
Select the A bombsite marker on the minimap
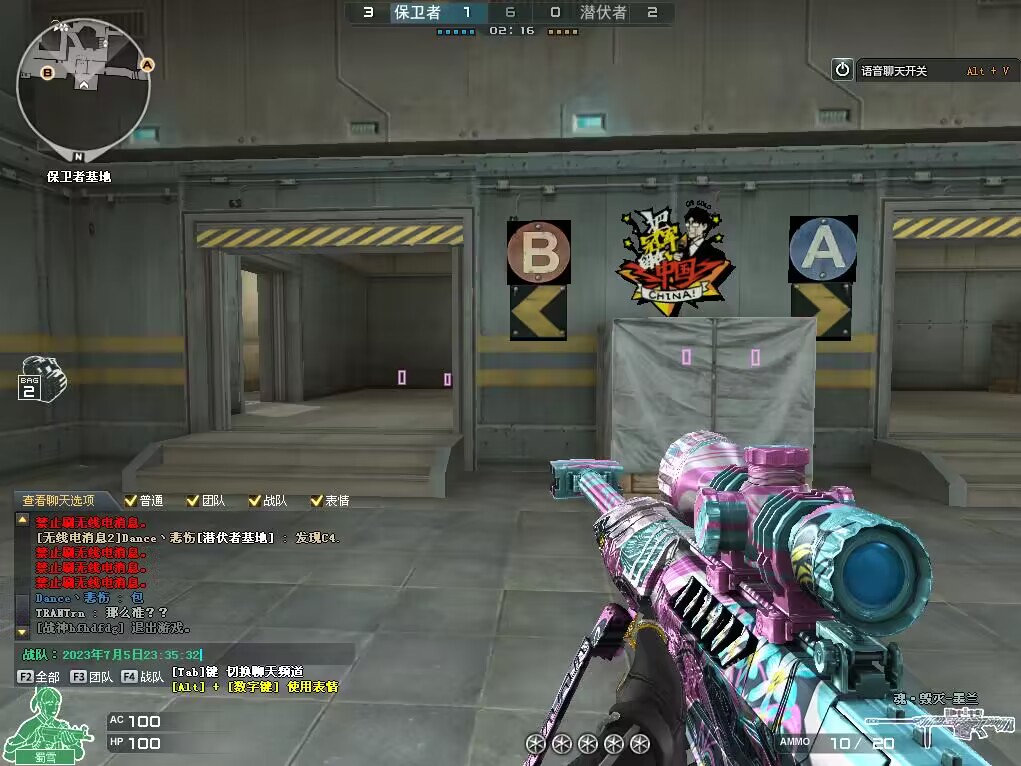pos(147,65)
